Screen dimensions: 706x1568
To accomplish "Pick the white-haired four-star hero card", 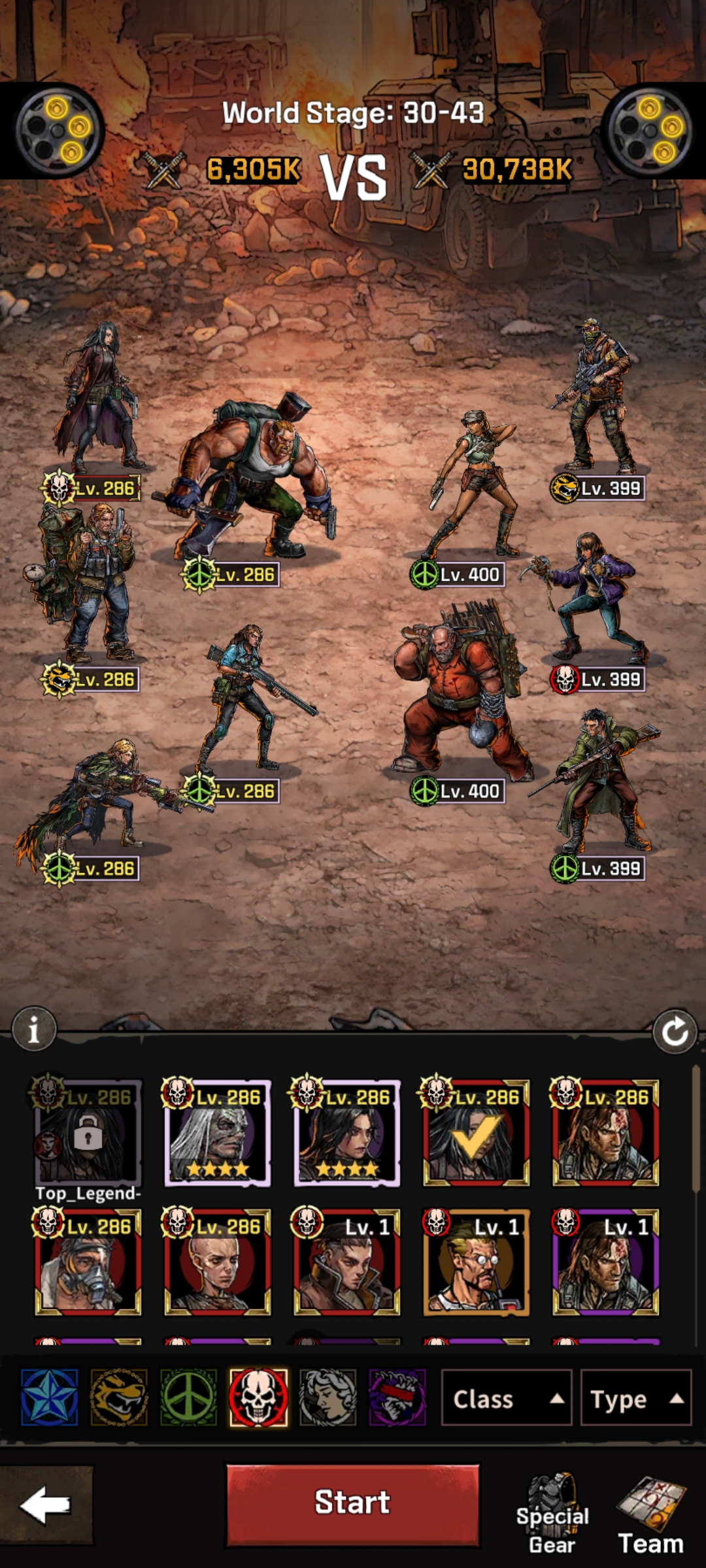I will click(217, 1133).
